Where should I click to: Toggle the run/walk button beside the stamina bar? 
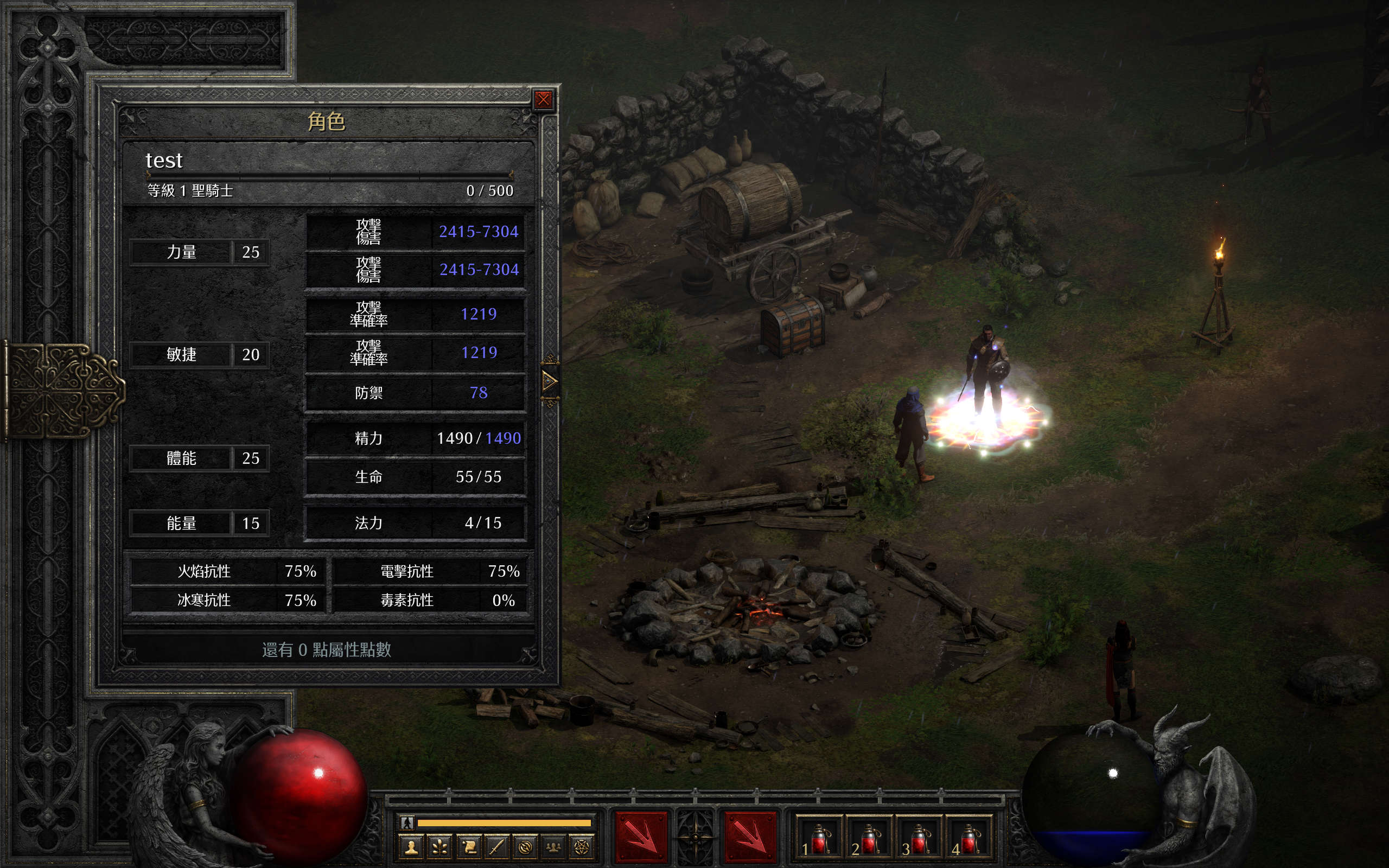coord(407,822)
